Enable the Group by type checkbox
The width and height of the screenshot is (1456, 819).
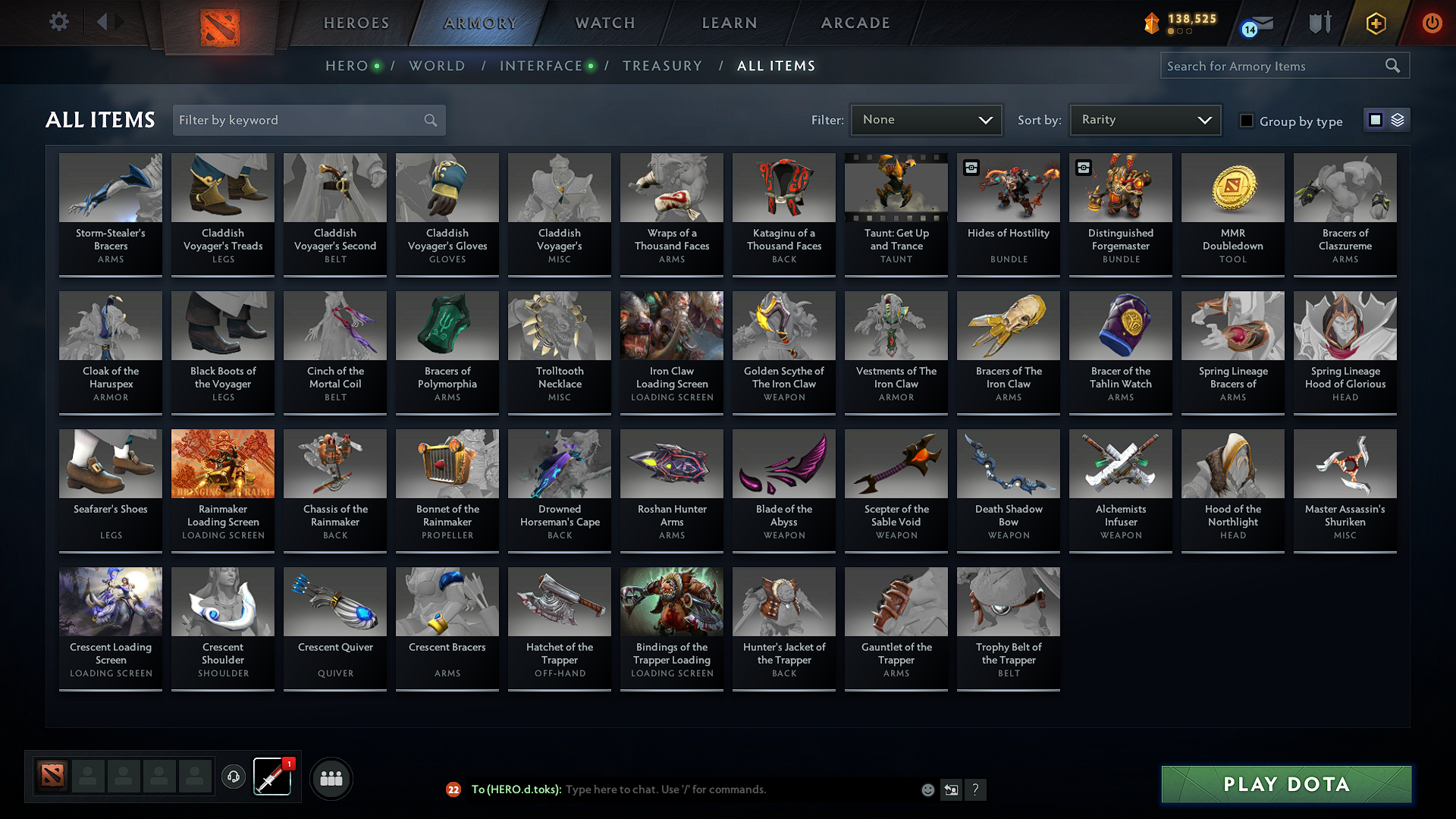click(1247, 121)
